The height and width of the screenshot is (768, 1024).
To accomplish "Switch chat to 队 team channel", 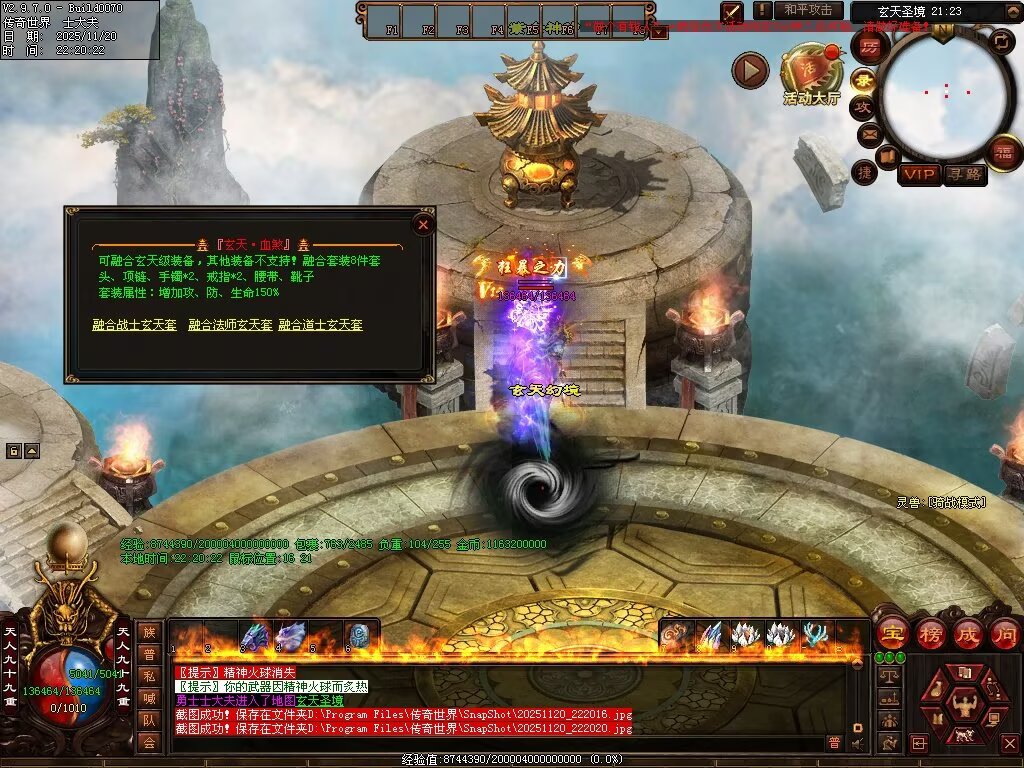I will [x=148, y=720].
